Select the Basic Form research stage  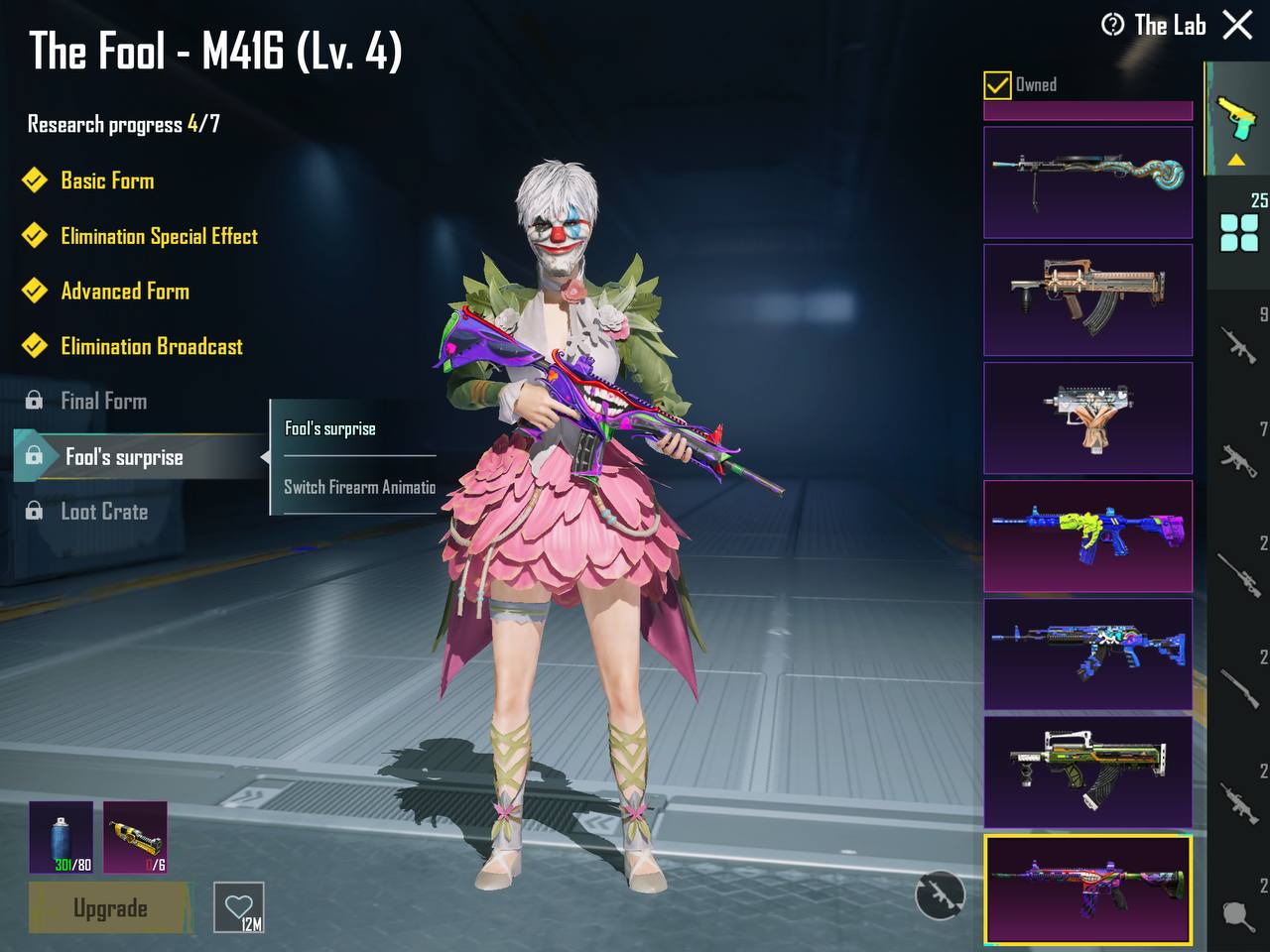[x=107, y=180]
